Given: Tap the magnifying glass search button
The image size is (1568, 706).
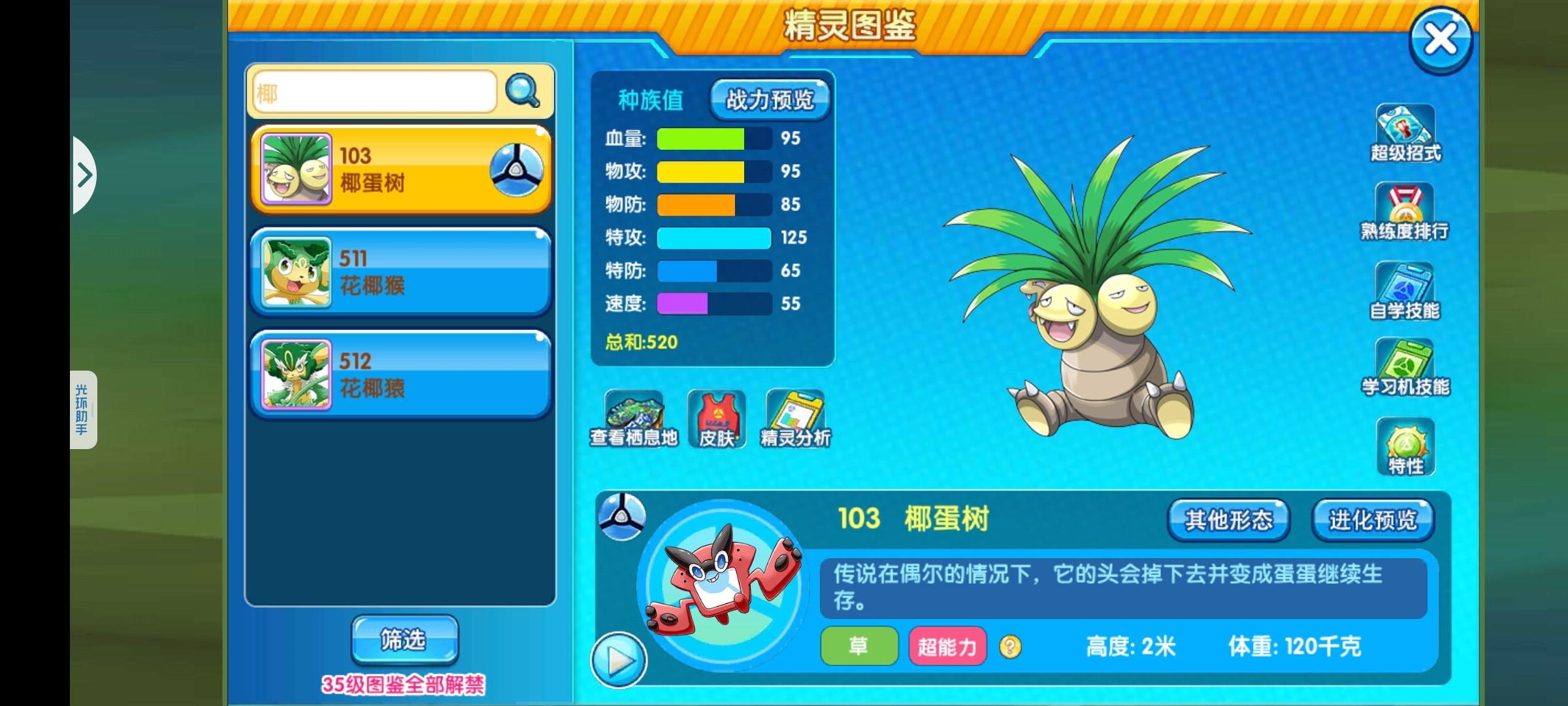Looking at the screenshot, I should coord(522,92).
